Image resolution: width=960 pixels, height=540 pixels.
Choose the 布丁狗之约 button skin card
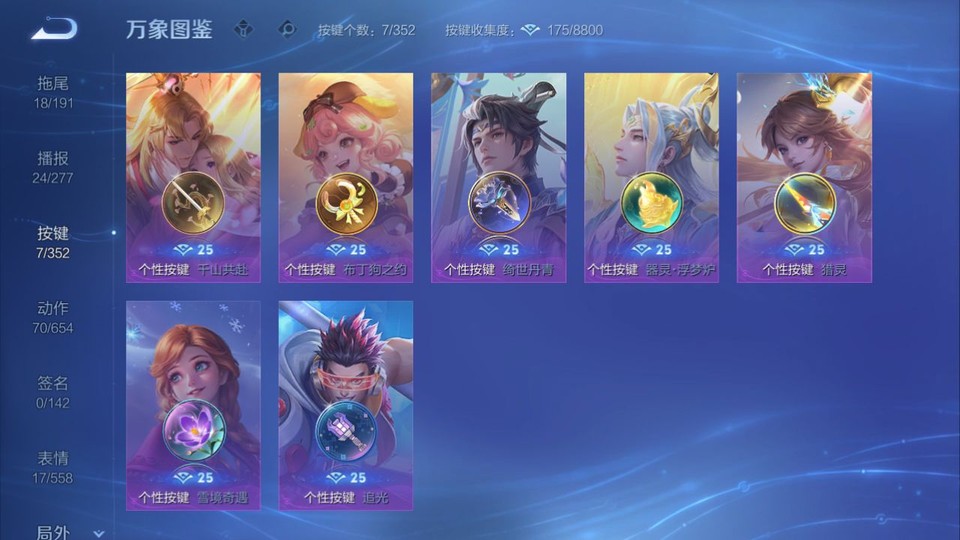[x=346, y=177]
